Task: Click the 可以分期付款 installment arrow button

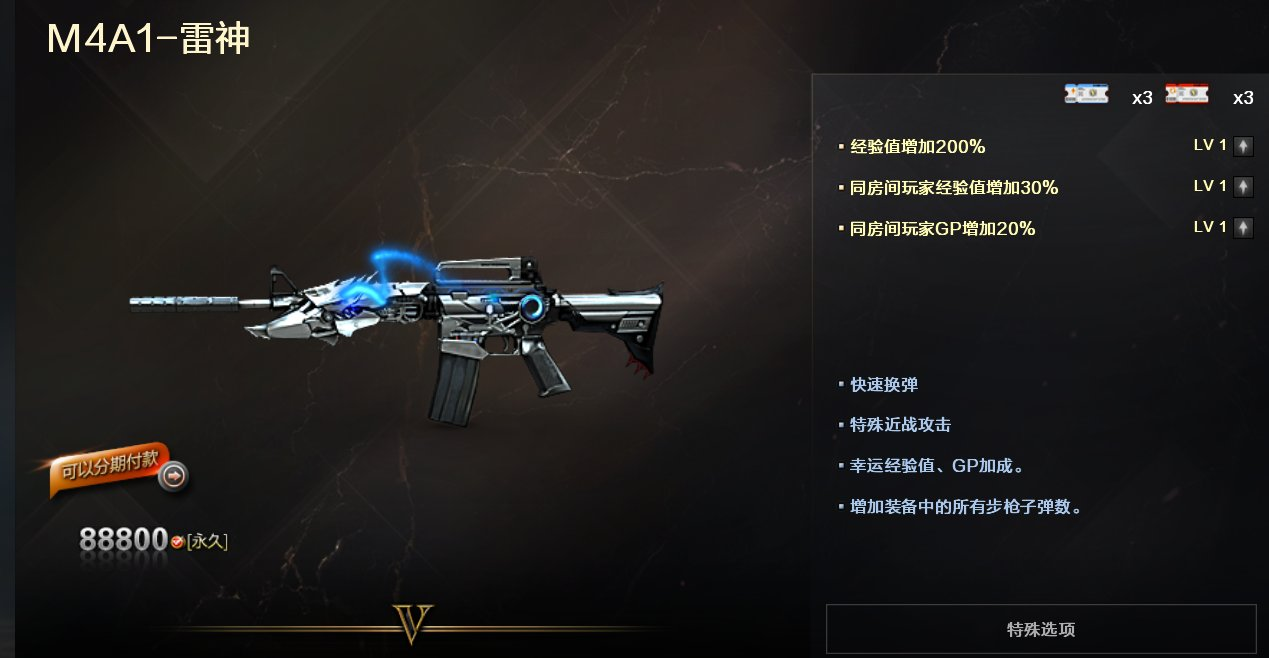Action: tap(173, 477)
